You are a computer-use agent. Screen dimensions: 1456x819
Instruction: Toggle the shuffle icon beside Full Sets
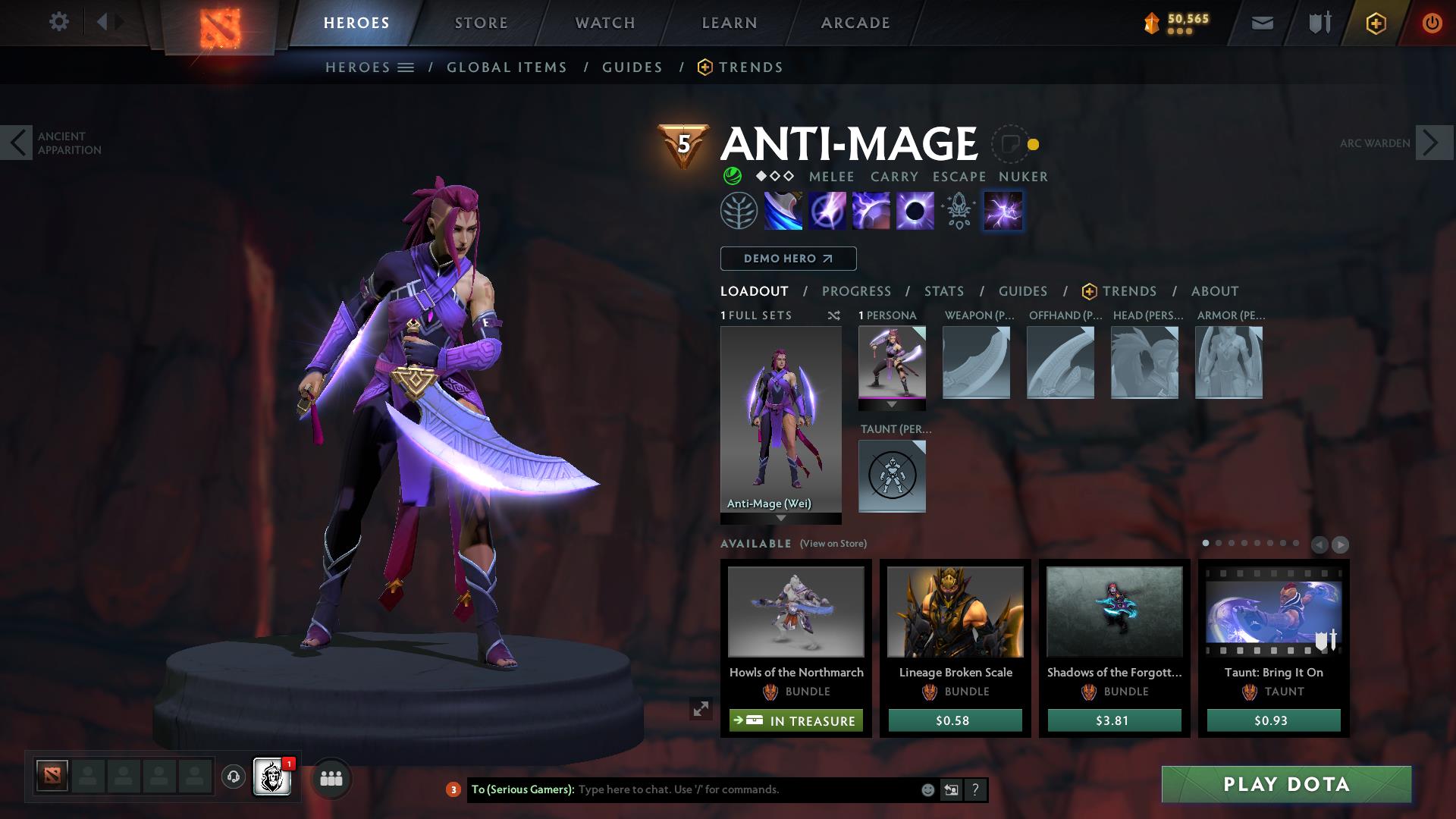pyautogui.click(x=834, y=316)
